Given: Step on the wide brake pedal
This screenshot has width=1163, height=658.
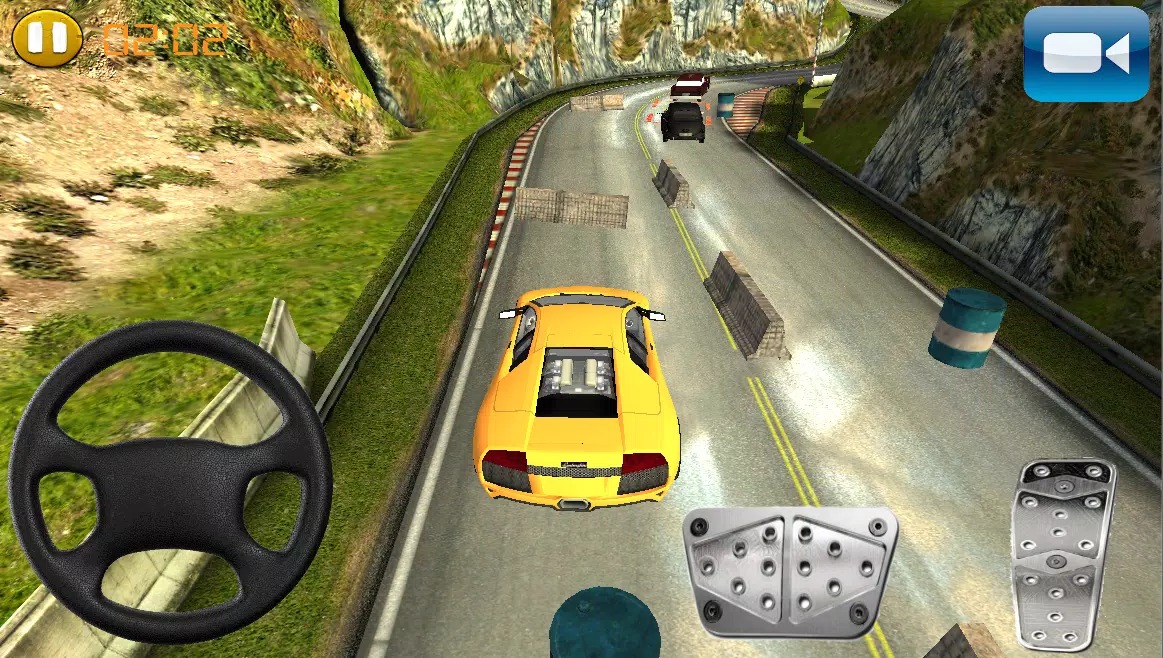Looking at the screenshot, I should 789,571.
